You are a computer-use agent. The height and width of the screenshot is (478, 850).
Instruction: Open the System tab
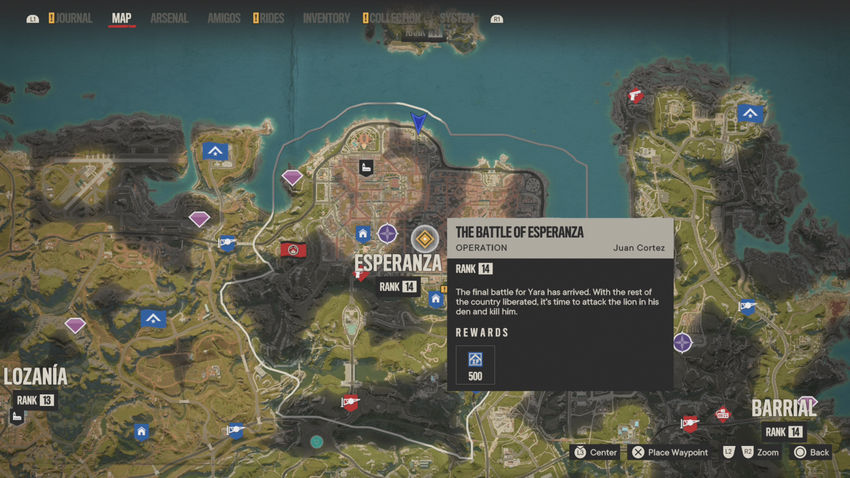click(x=457, y=18)
